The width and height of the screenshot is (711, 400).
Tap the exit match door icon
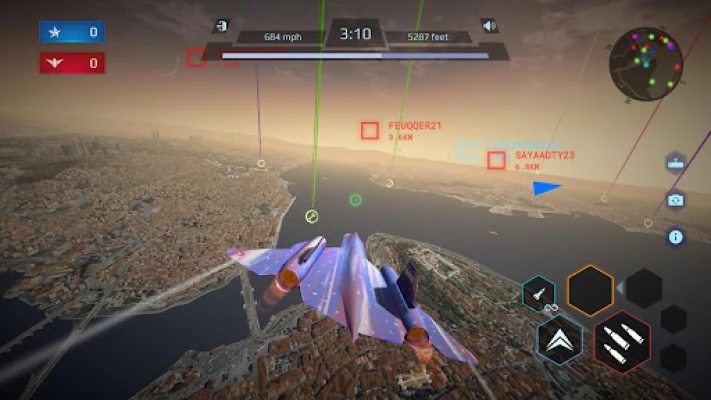pyautogui.click(x=221, y=26)
